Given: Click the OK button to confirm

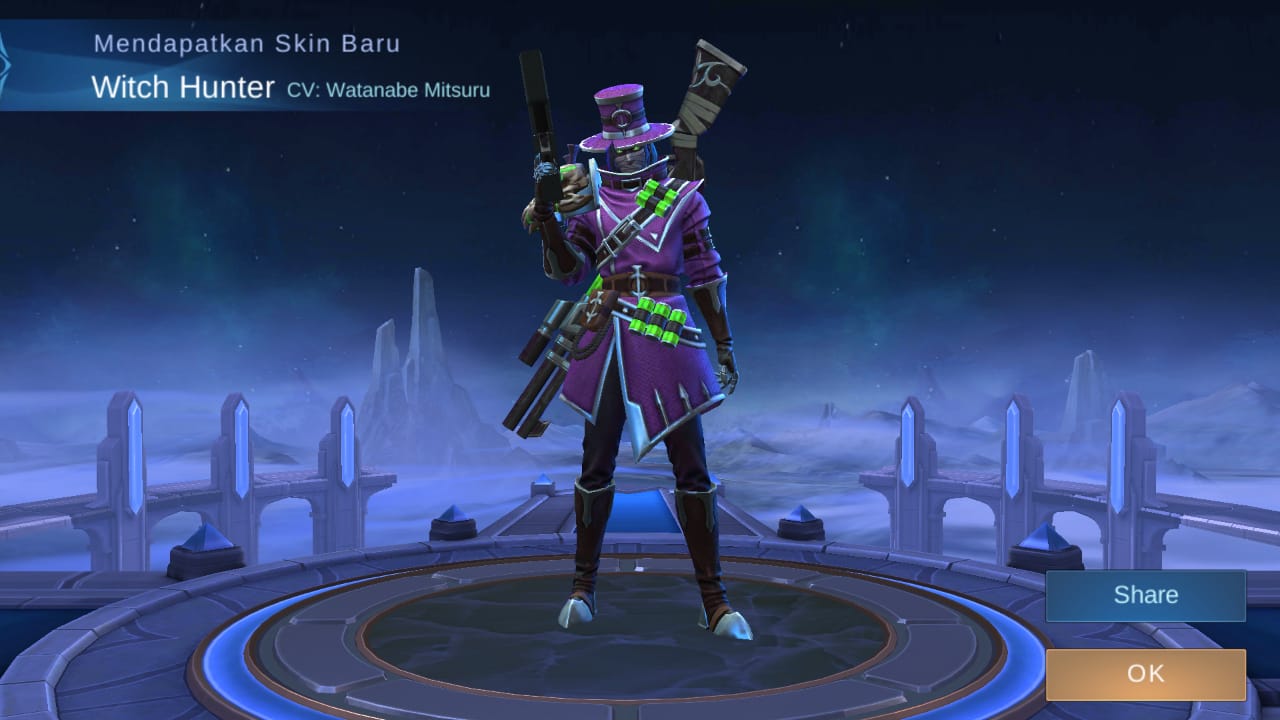Looking at the screenshot, I should (1146, 673).
